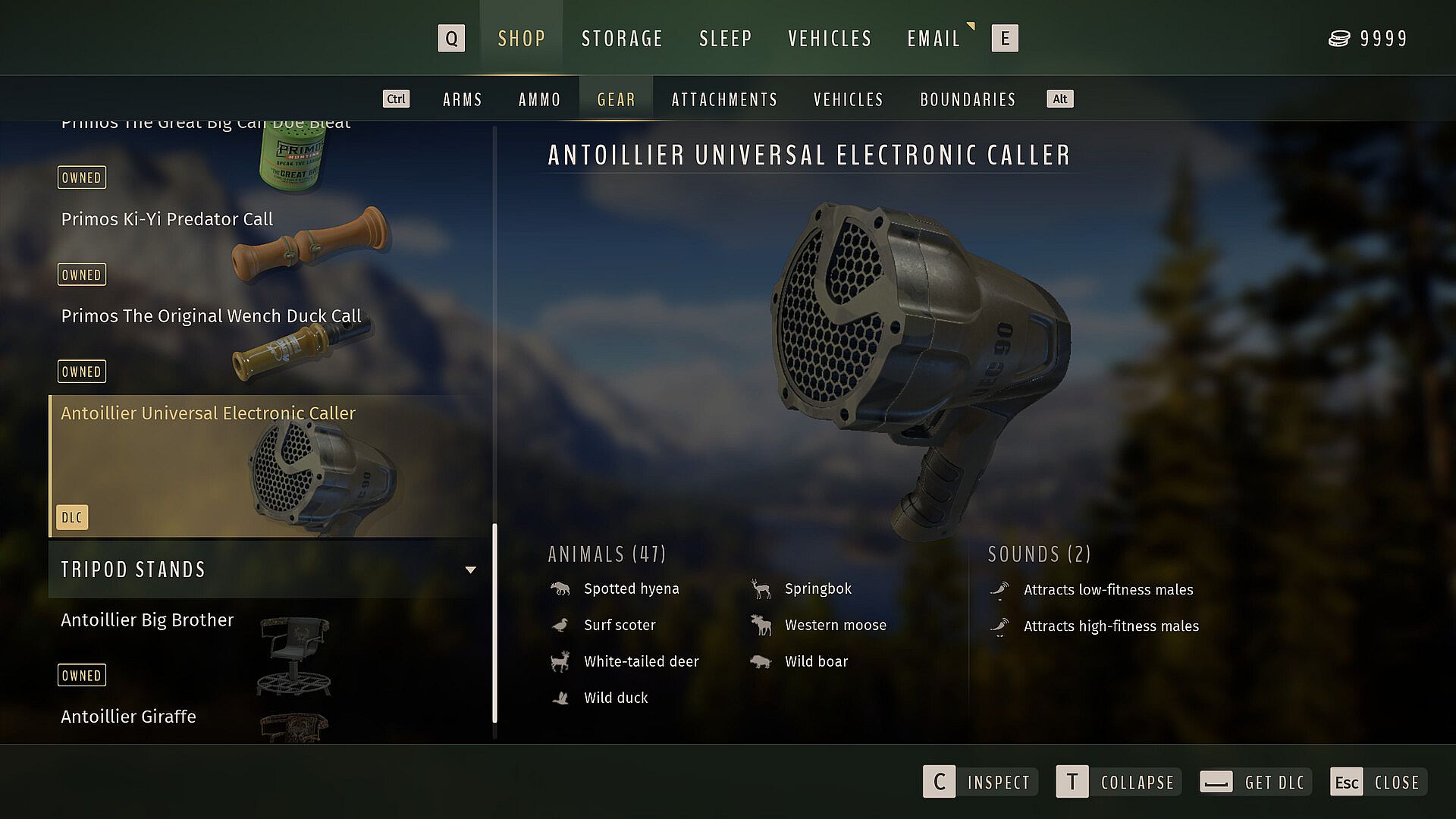The width and height of the screenshot is (1456, 819).
Task: Select the Arms shop category
Action: pyautogui.click(x=463, y=99)
